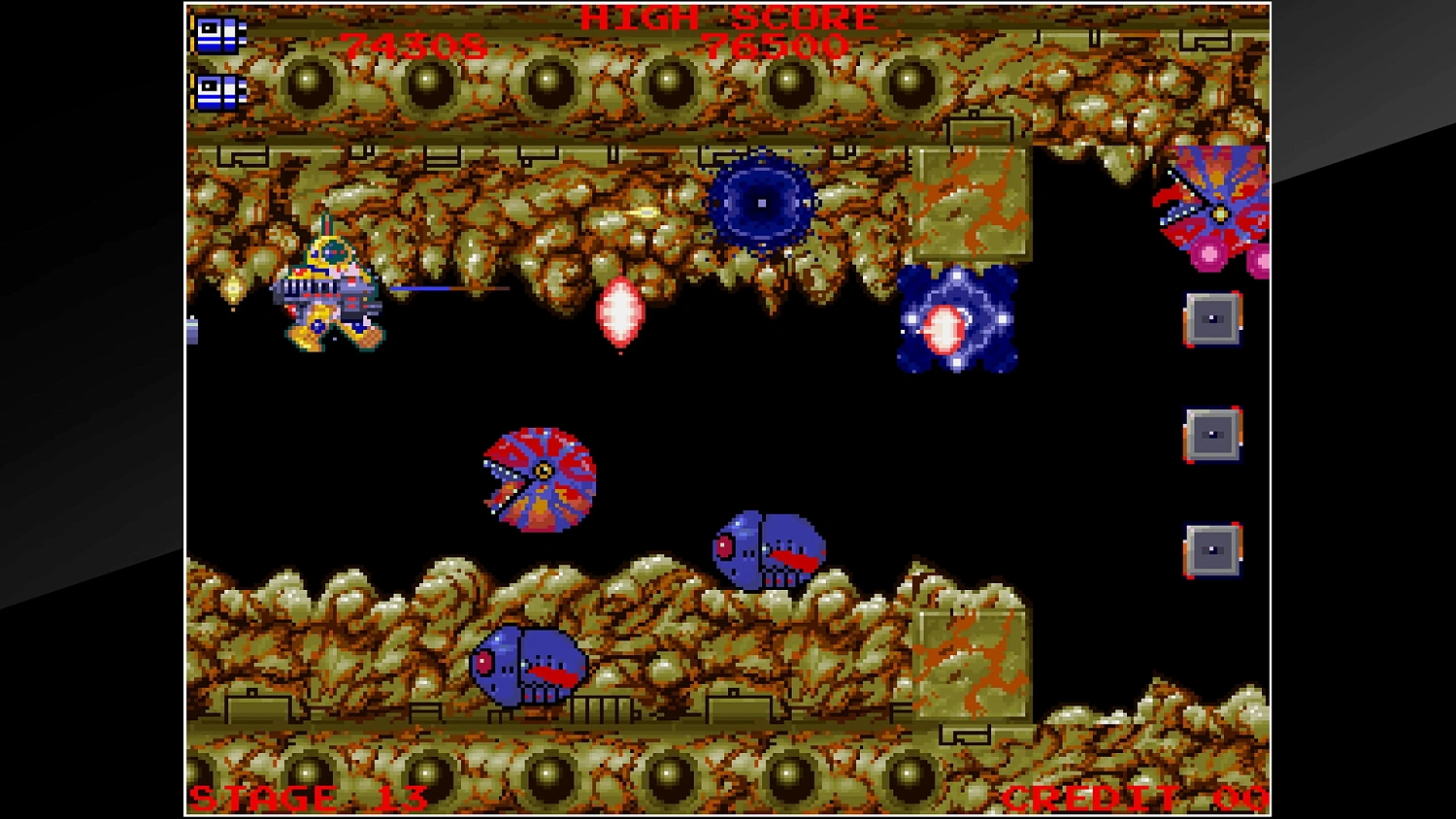Toggle the bottom gray wall switch block

pyautogui.click(x=1210, y=548)
